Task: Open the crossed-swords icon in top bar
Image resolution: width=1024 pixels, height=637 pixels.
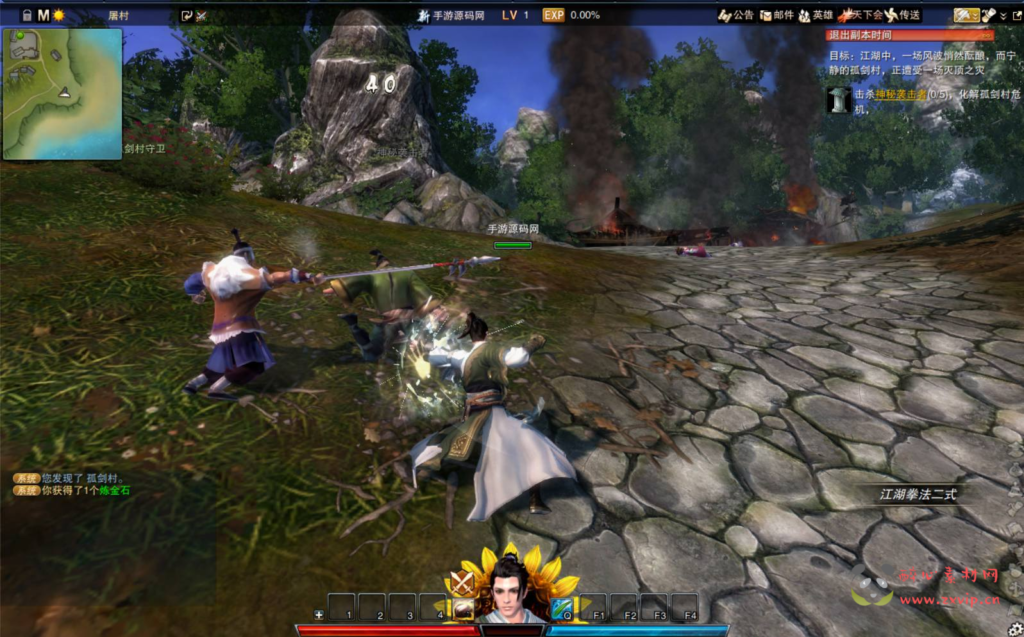Action: pyautogui.click(x=201, y=15)
